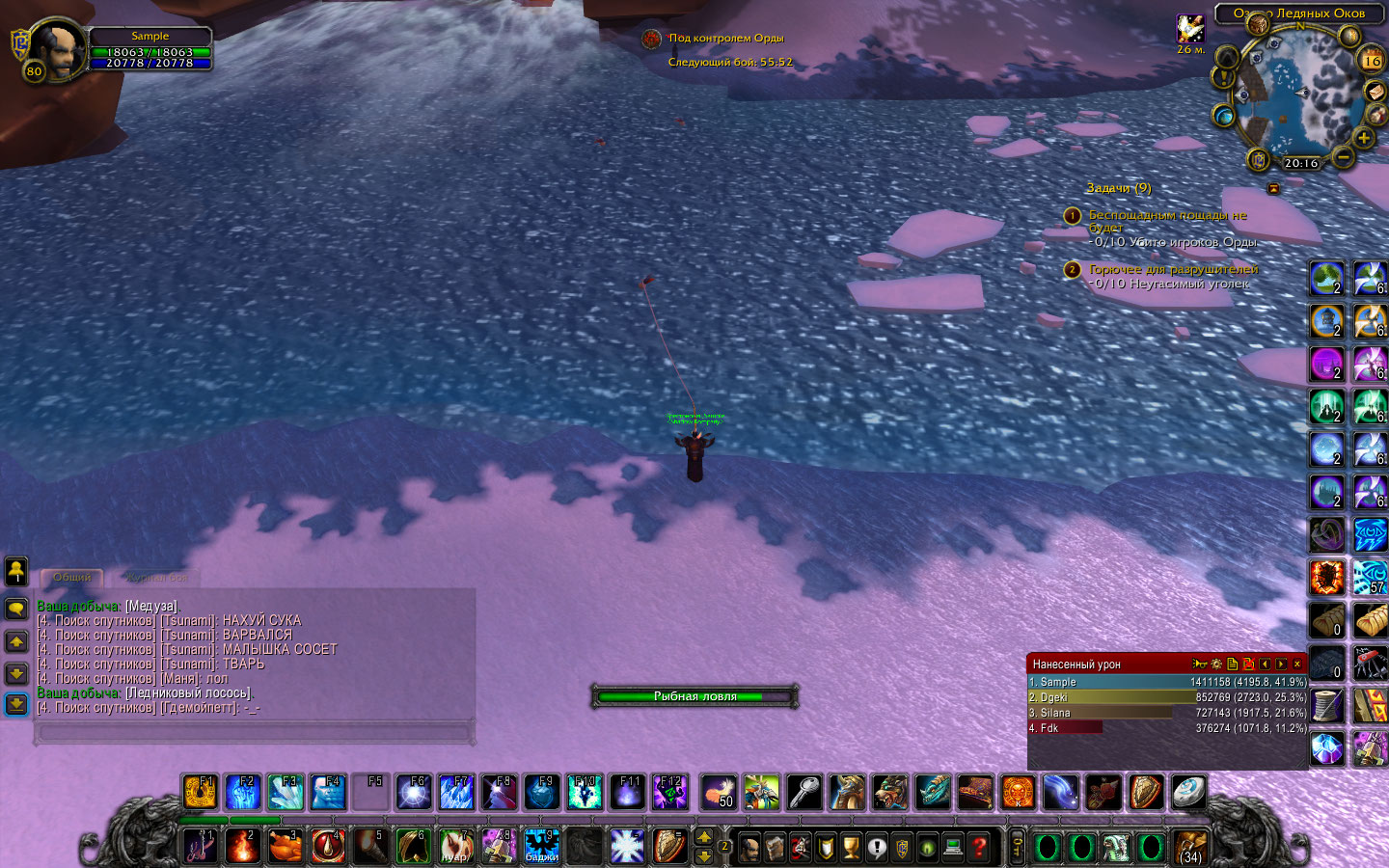
Task: Close the damage meter window
Action: pos(1297,665)
